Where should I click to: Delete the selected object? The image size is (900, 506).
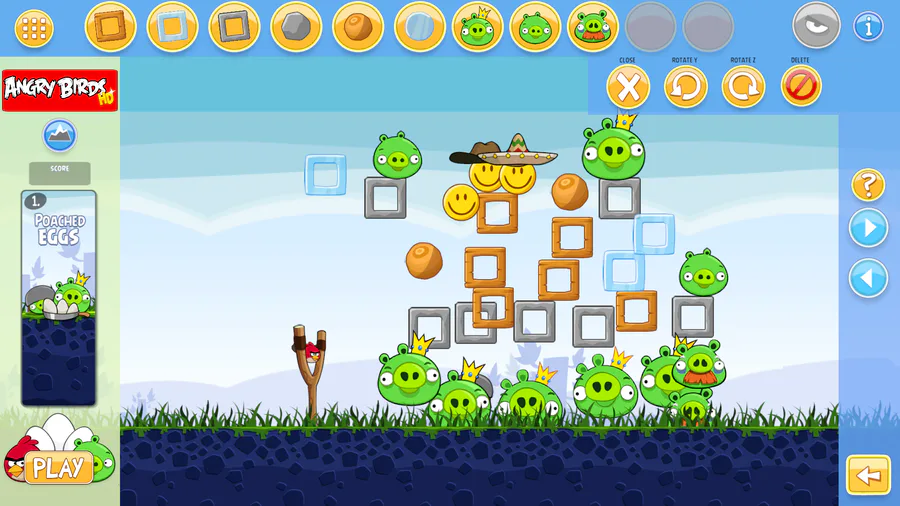coord(800,87)
